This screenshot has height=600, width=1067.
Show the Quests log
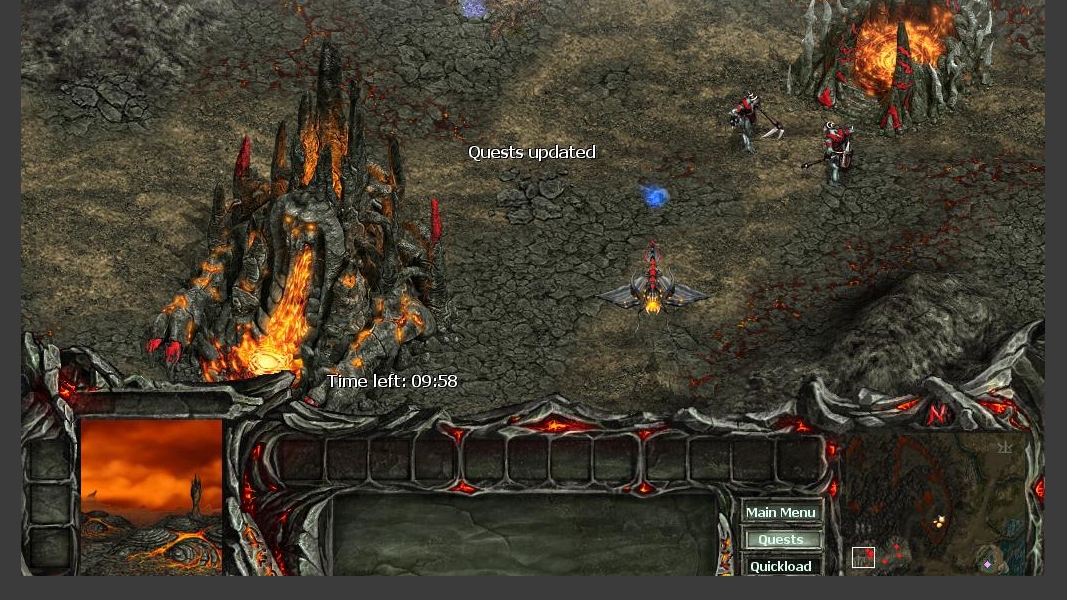pos(781,539)
